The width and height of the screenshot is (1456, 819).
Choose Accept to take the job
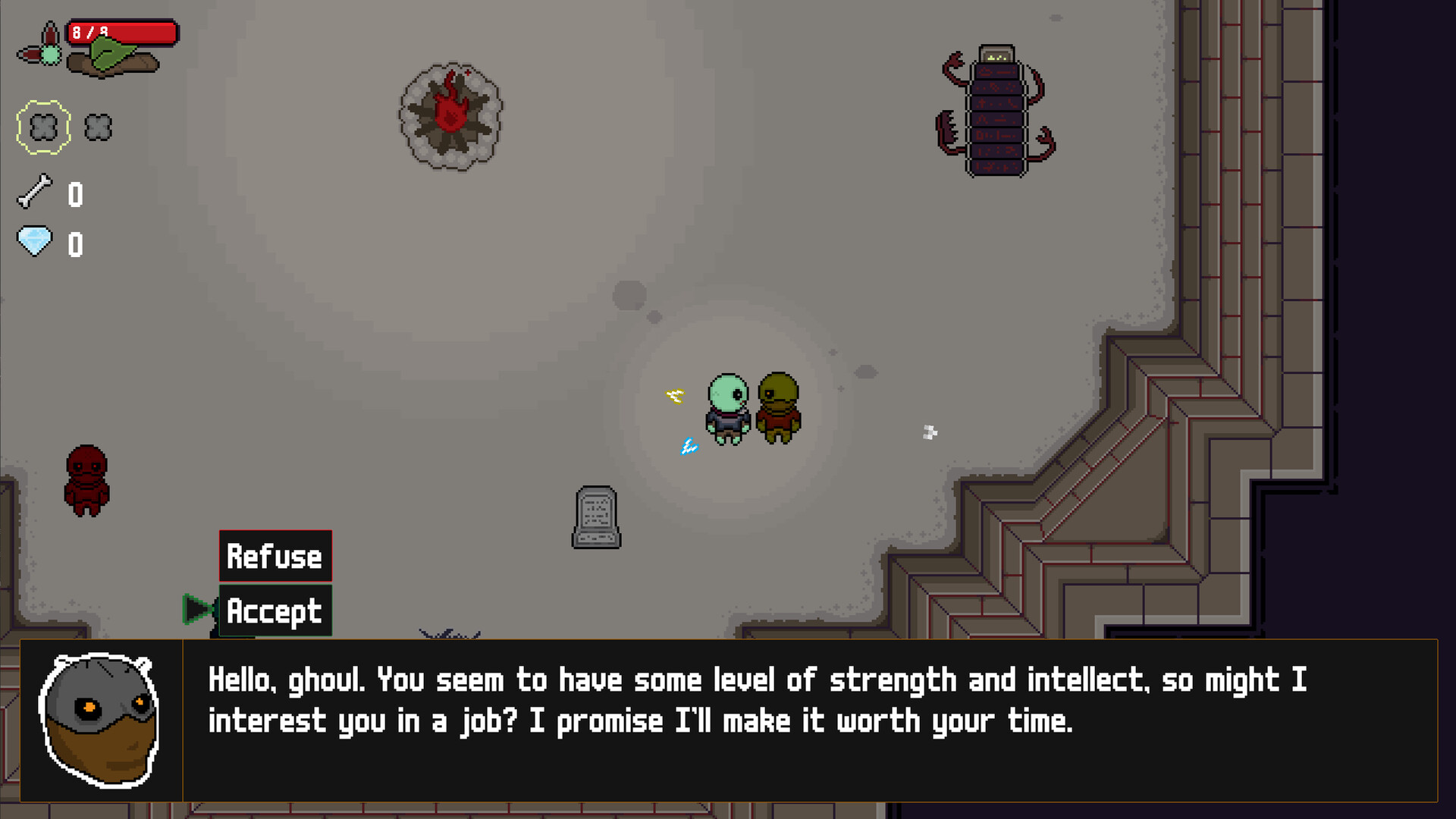point(275,609)
